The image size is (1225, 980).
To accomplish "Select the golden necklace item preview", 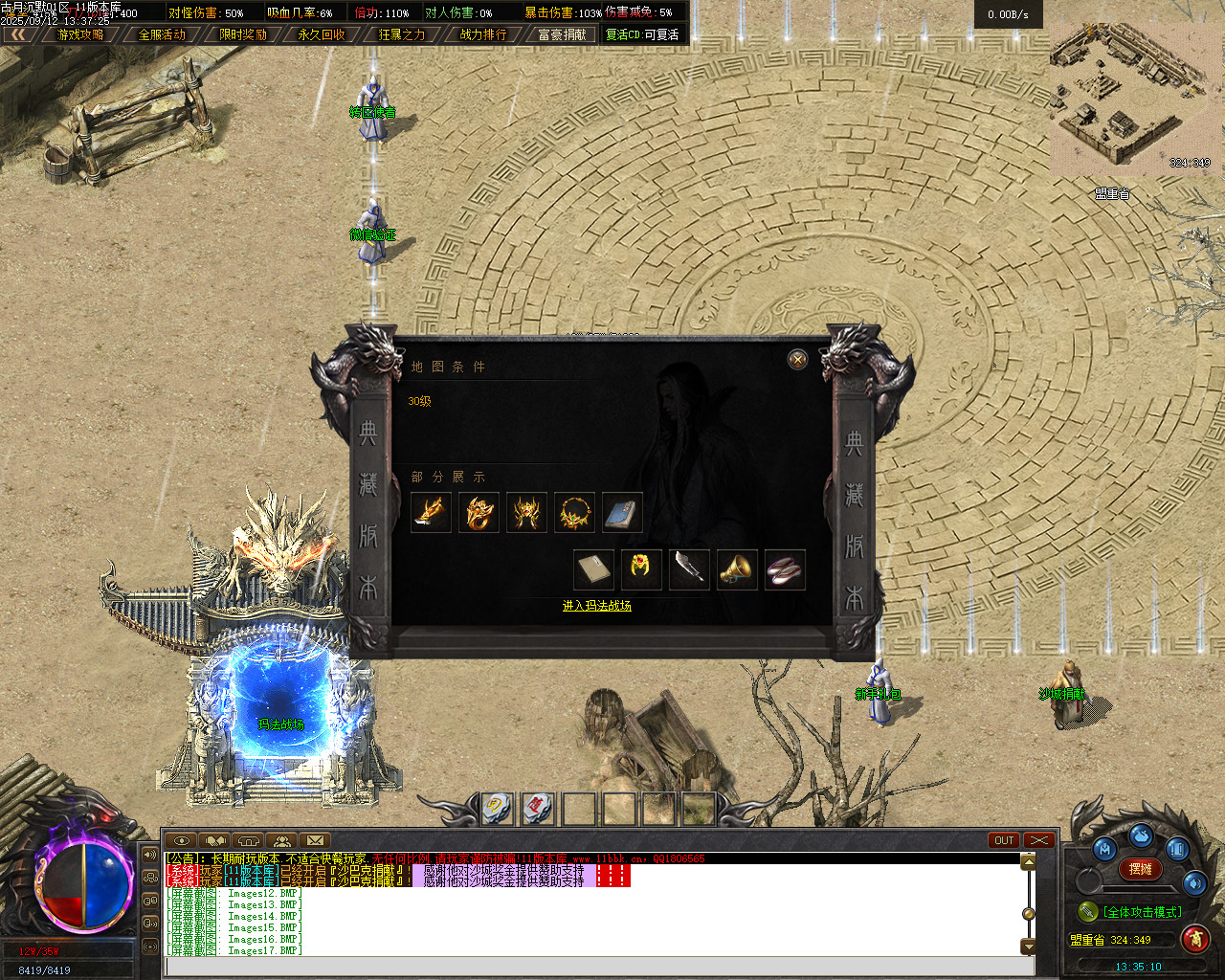I will coord(574,512).
